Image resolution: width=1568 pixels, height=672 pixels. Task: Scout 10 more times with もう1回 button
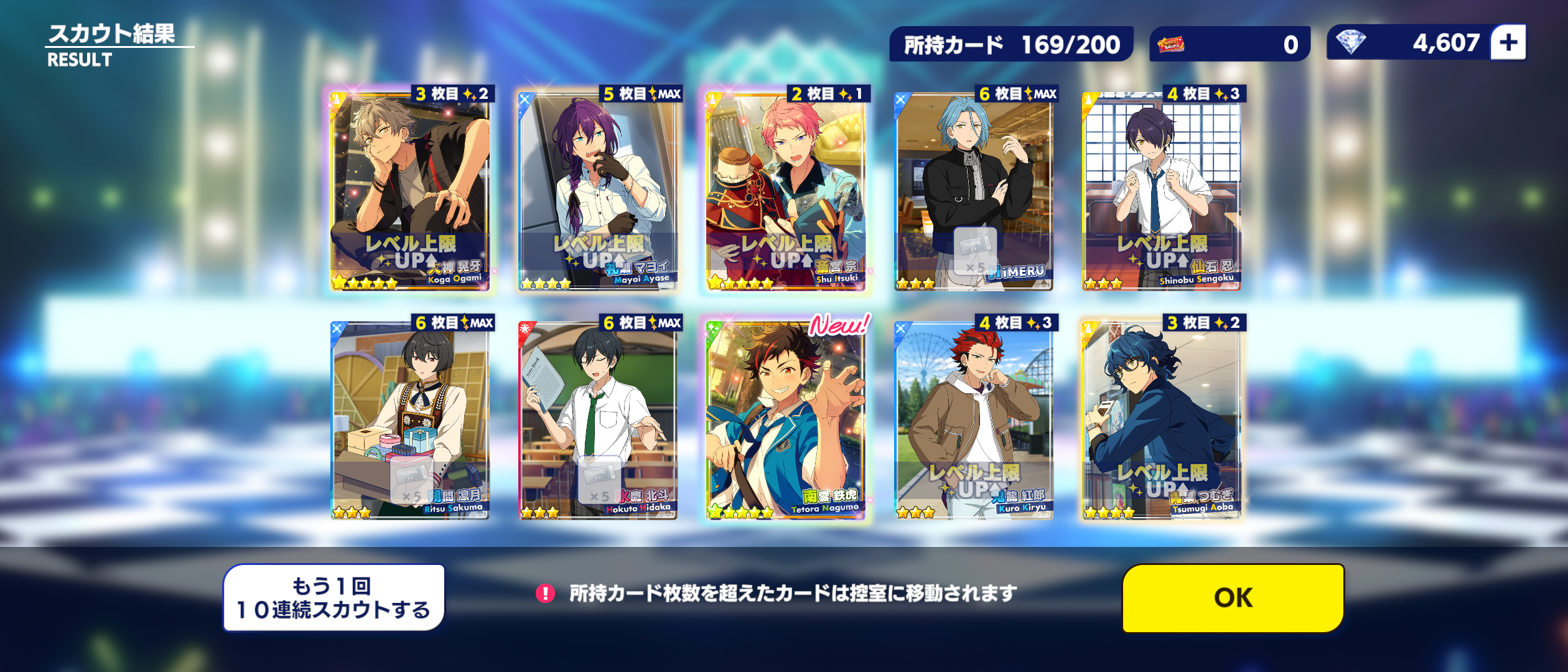(334, 598)
